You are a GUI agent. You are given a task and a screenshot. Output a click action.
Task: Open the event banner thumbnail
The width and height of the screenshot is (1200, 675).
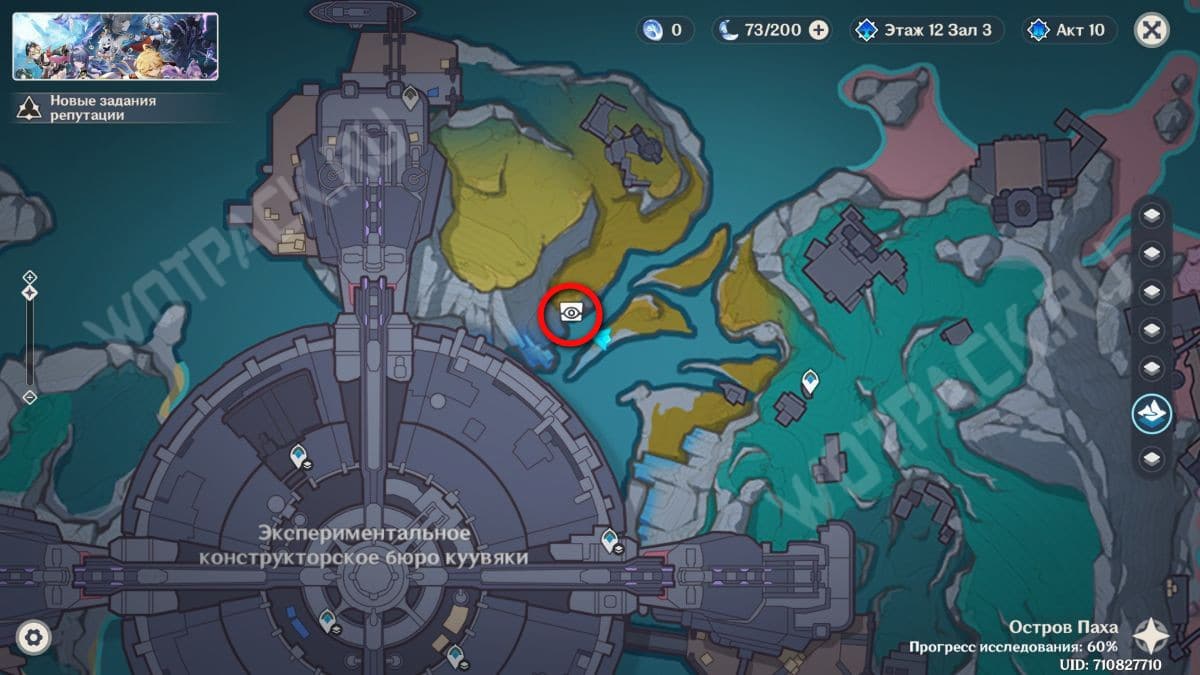coord(115,46)
